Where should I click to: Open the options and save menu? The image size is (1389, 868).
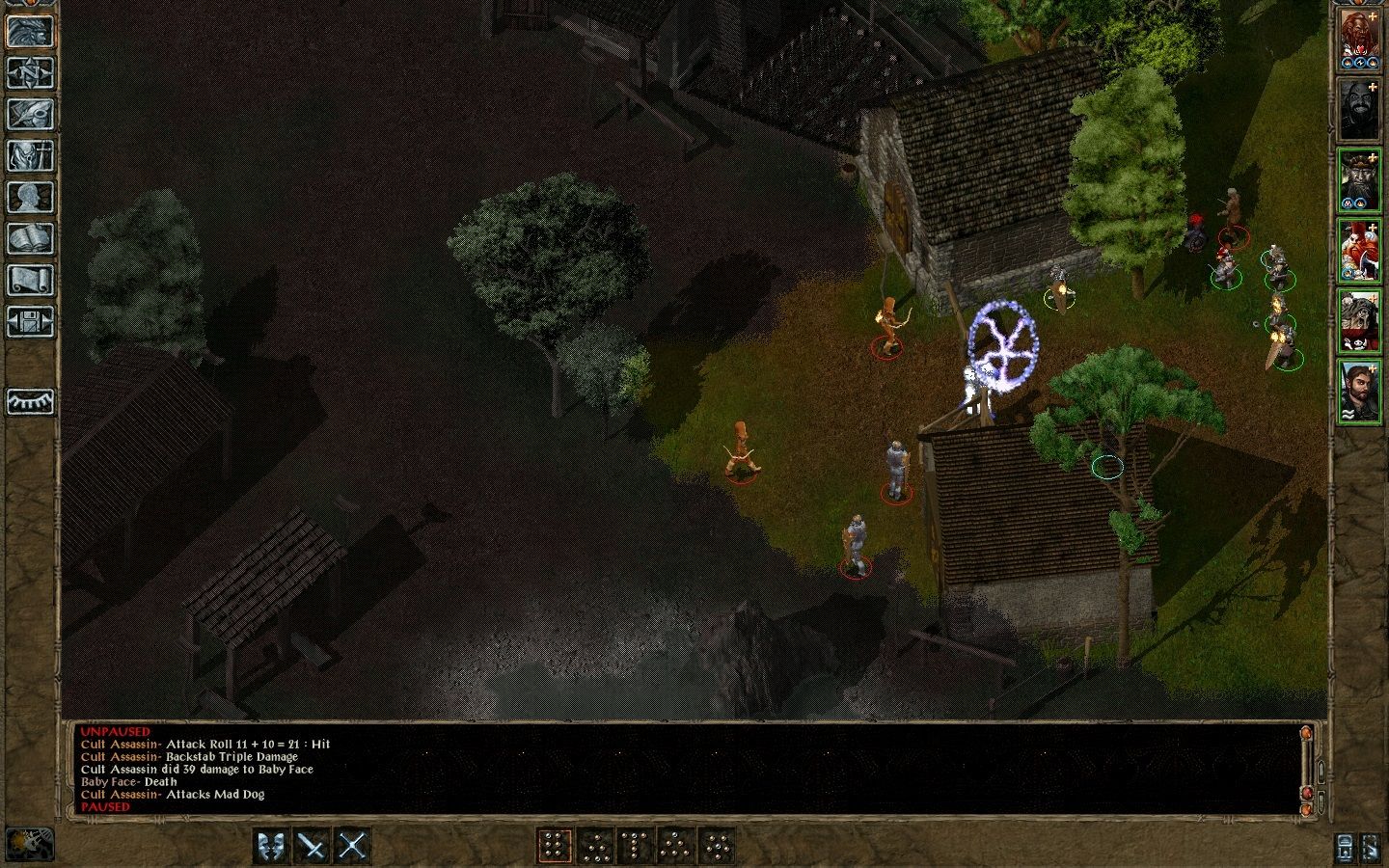pyautogui.click(x=30, y=321)
